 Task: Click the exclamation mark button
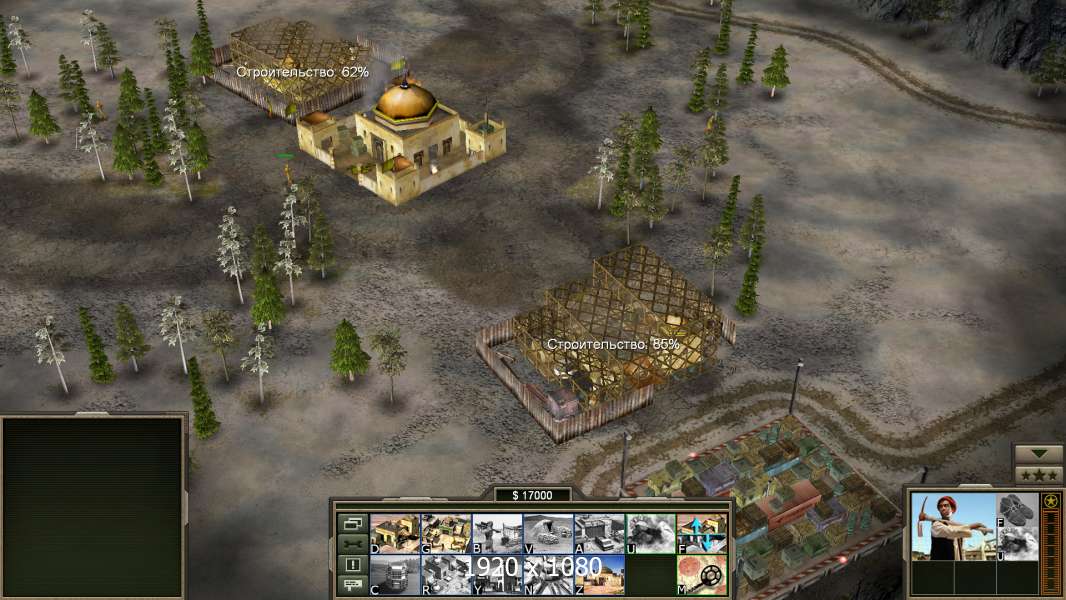[x=352, y=565]
